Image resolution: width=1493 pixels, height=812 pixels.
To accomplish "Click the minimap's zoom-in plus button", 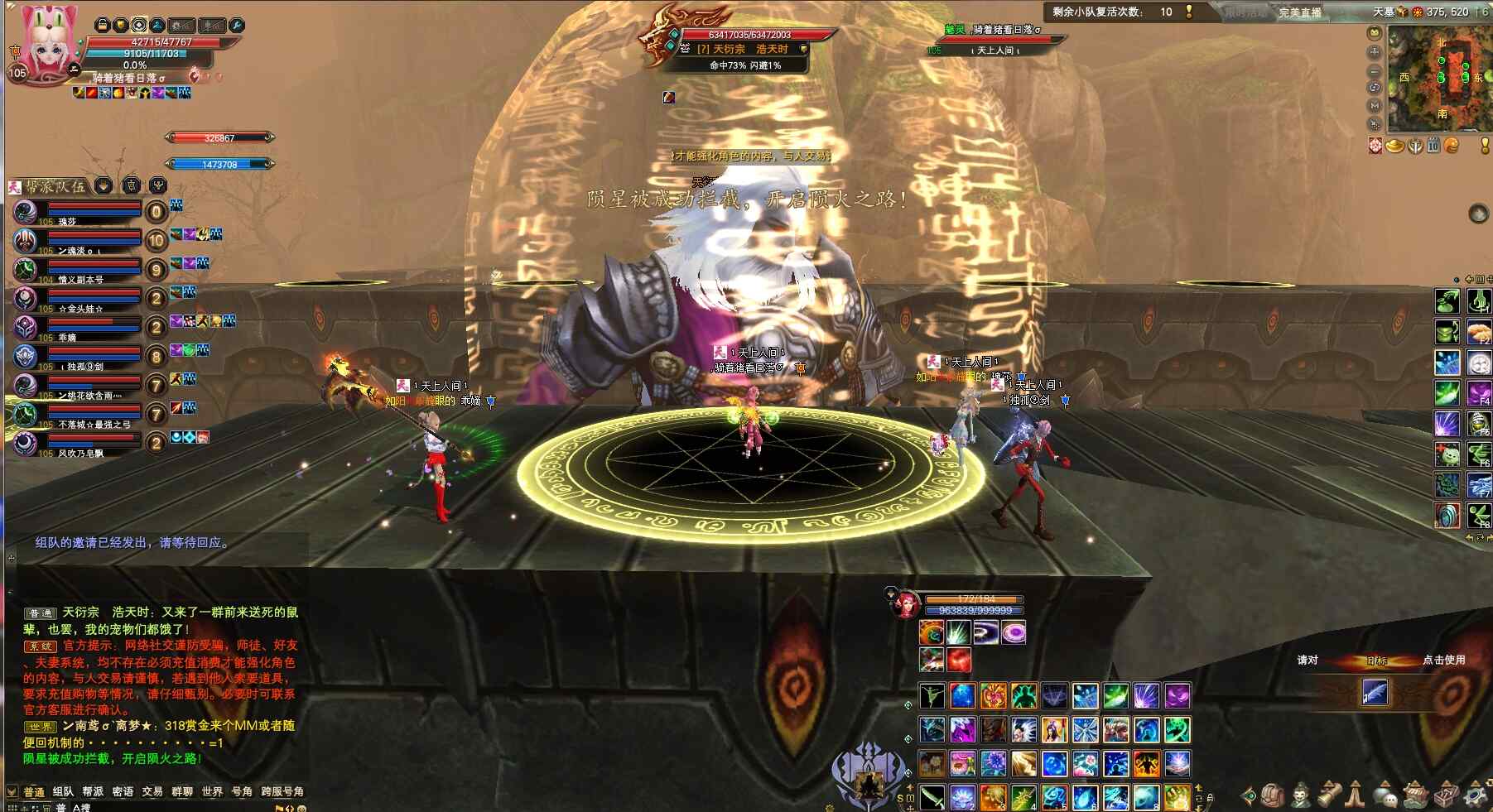I will 1375,51.
